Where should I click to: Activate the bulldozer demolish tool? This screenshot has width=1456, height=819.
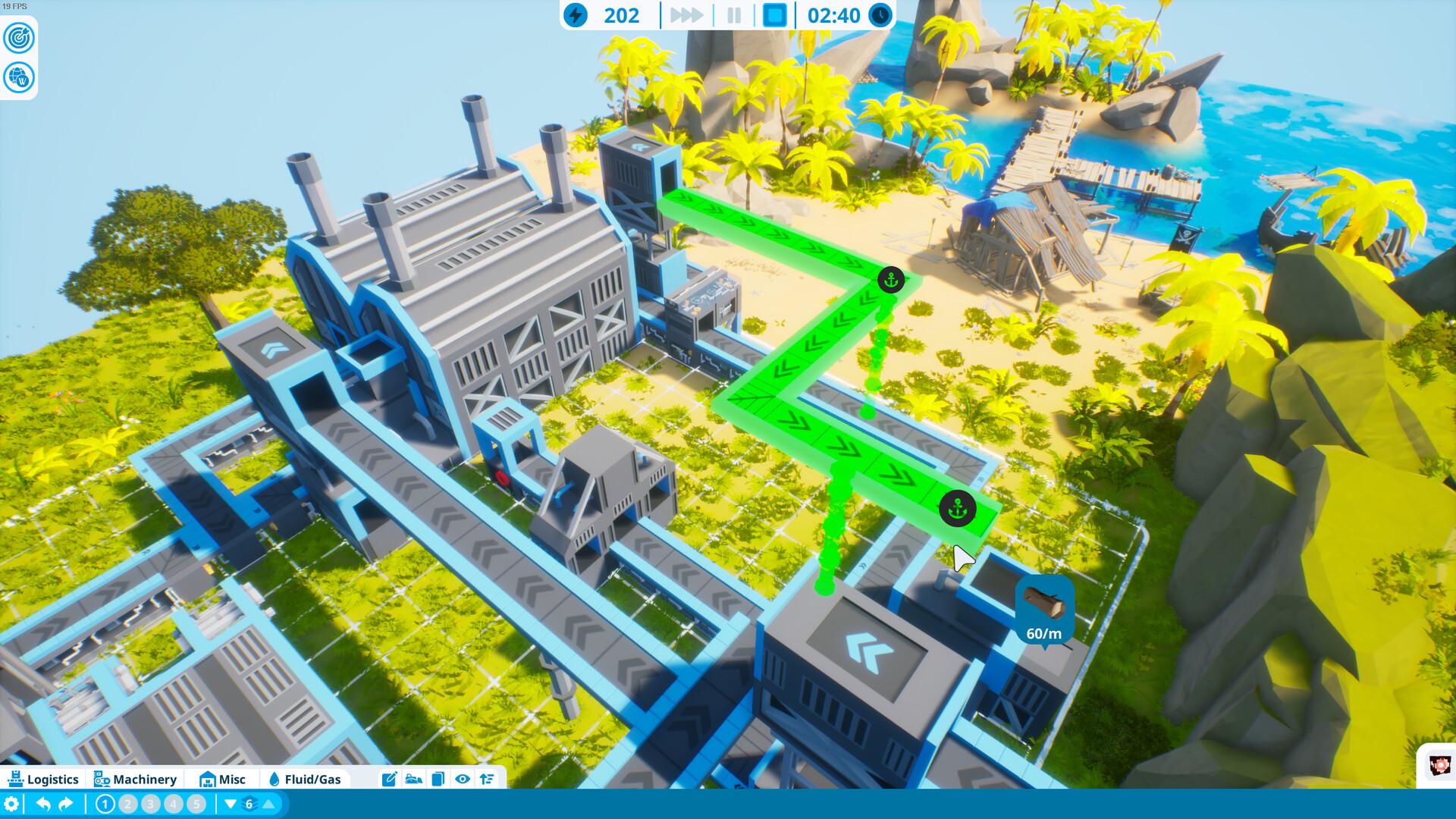click(x=413, y=778)
